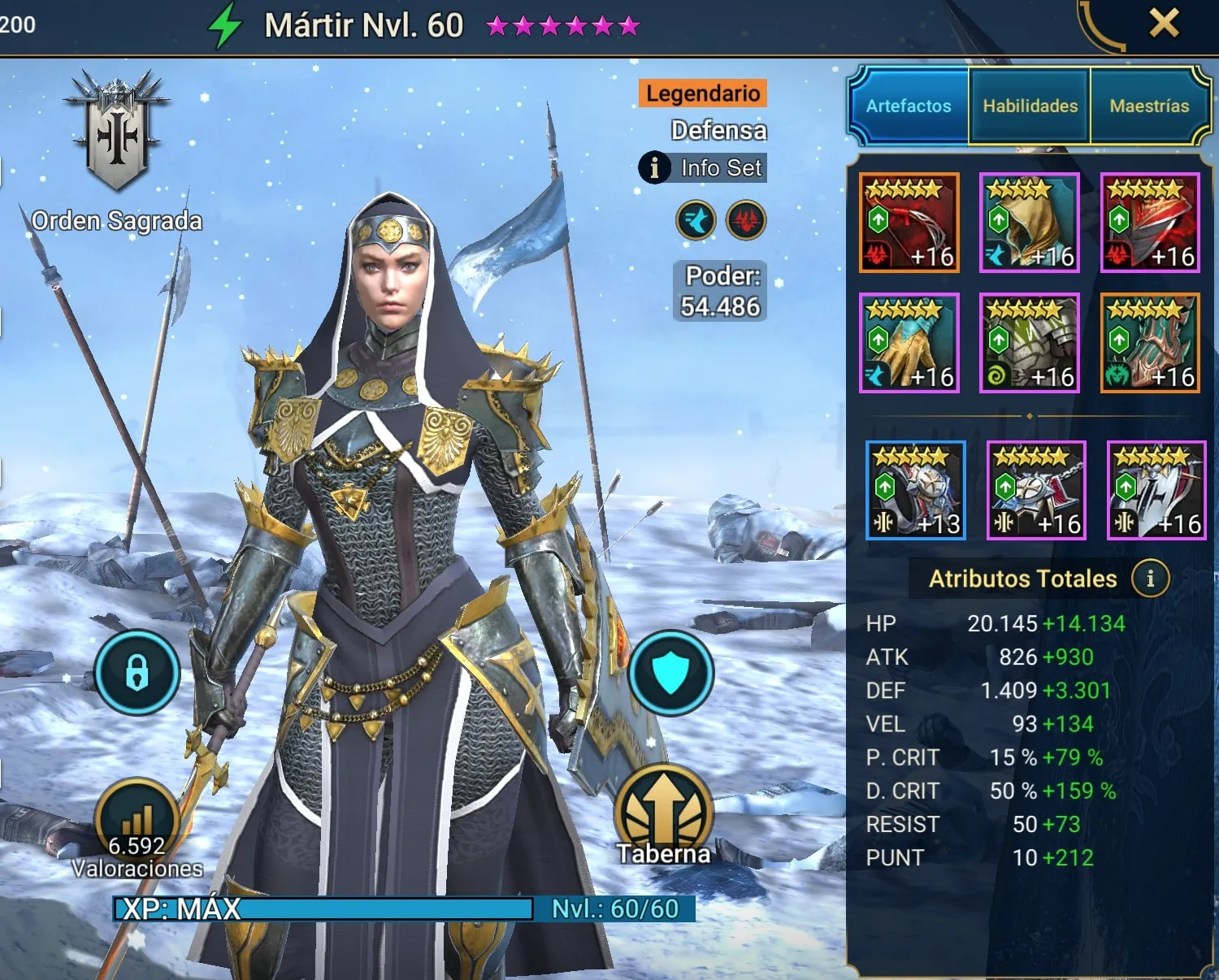1219x980 pixels.
Task: Select the red shield artifact slot
Action: coord(1150,223)
